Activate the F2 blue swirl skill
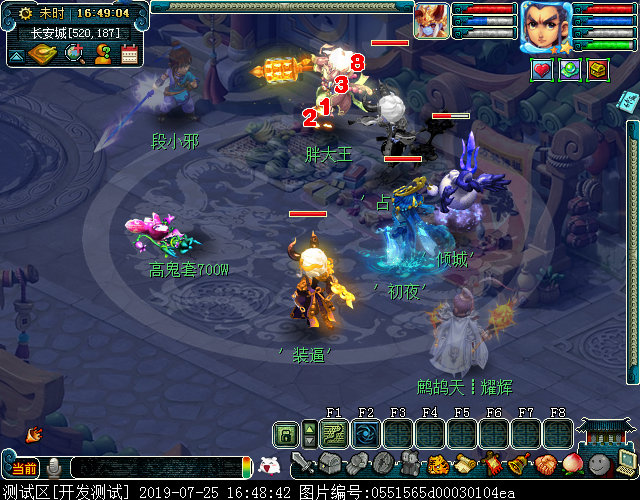Viewport: 640px width, 500px height. click(x=366, y=434)
